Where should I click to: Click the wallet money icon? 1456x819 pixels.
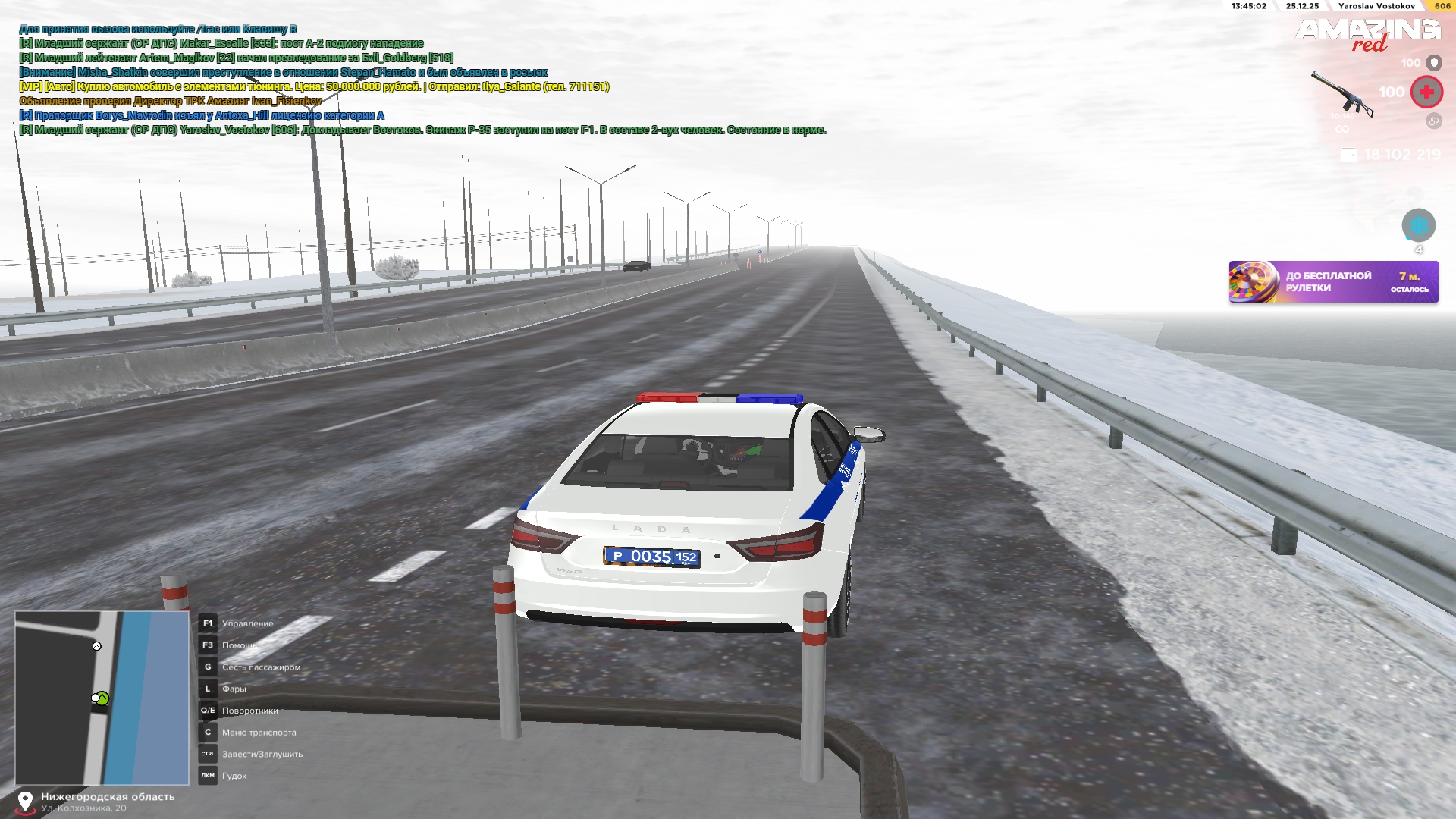[1349, 155]
